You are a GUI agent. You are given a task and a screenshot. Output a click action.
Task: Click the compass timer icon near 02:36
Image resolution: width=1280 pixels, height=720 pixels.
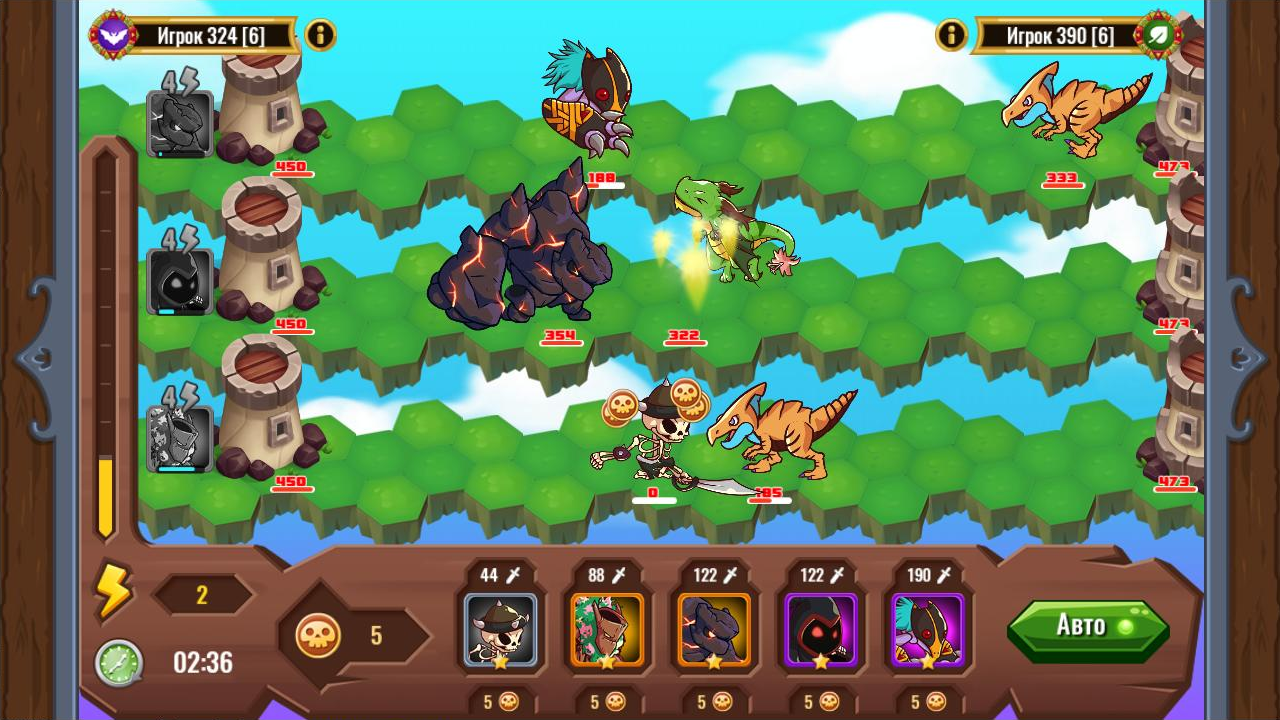120,662
